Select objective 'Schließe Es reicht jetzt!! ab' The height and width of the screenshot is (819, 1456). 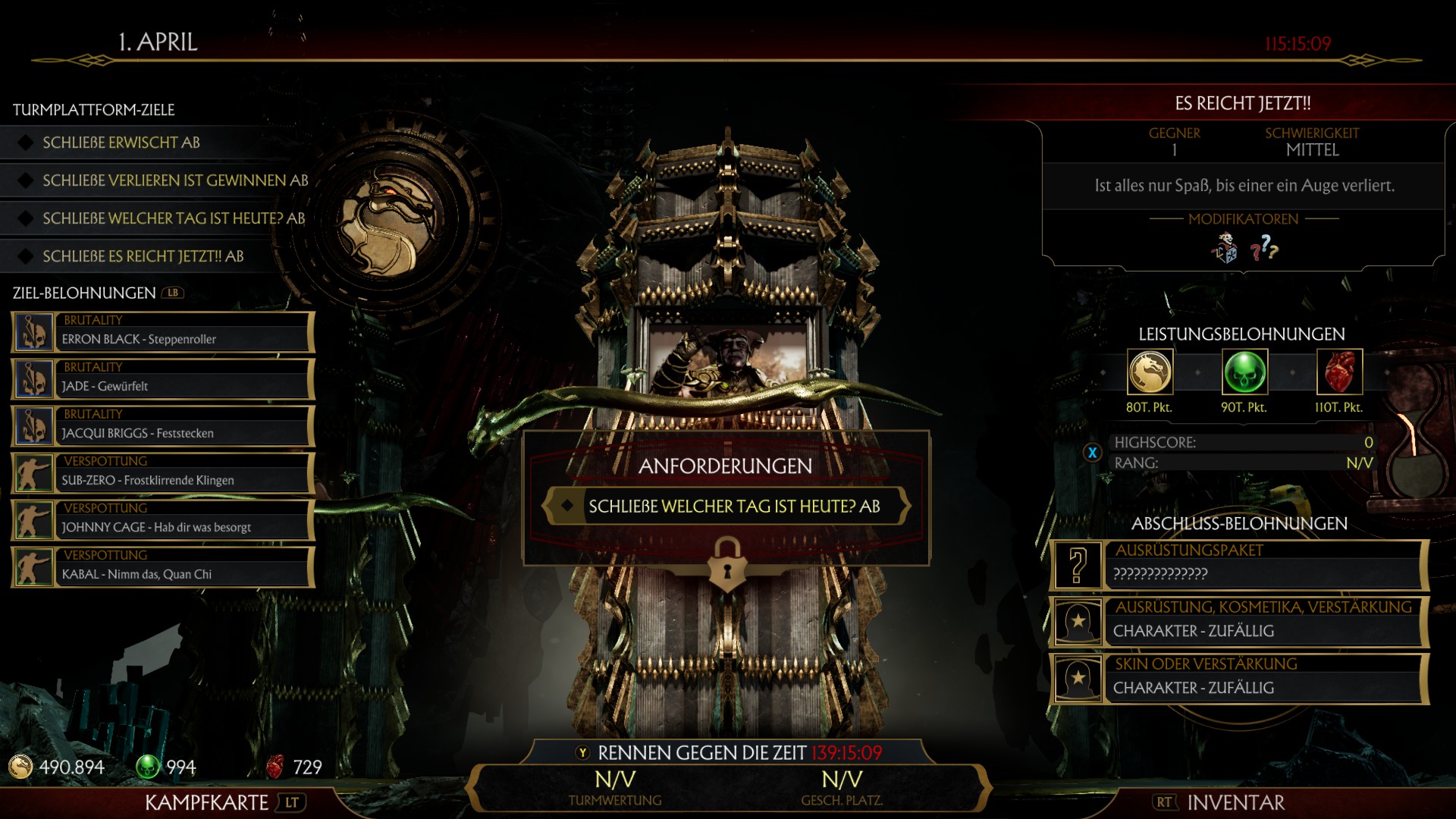click(x=143, y=256)
